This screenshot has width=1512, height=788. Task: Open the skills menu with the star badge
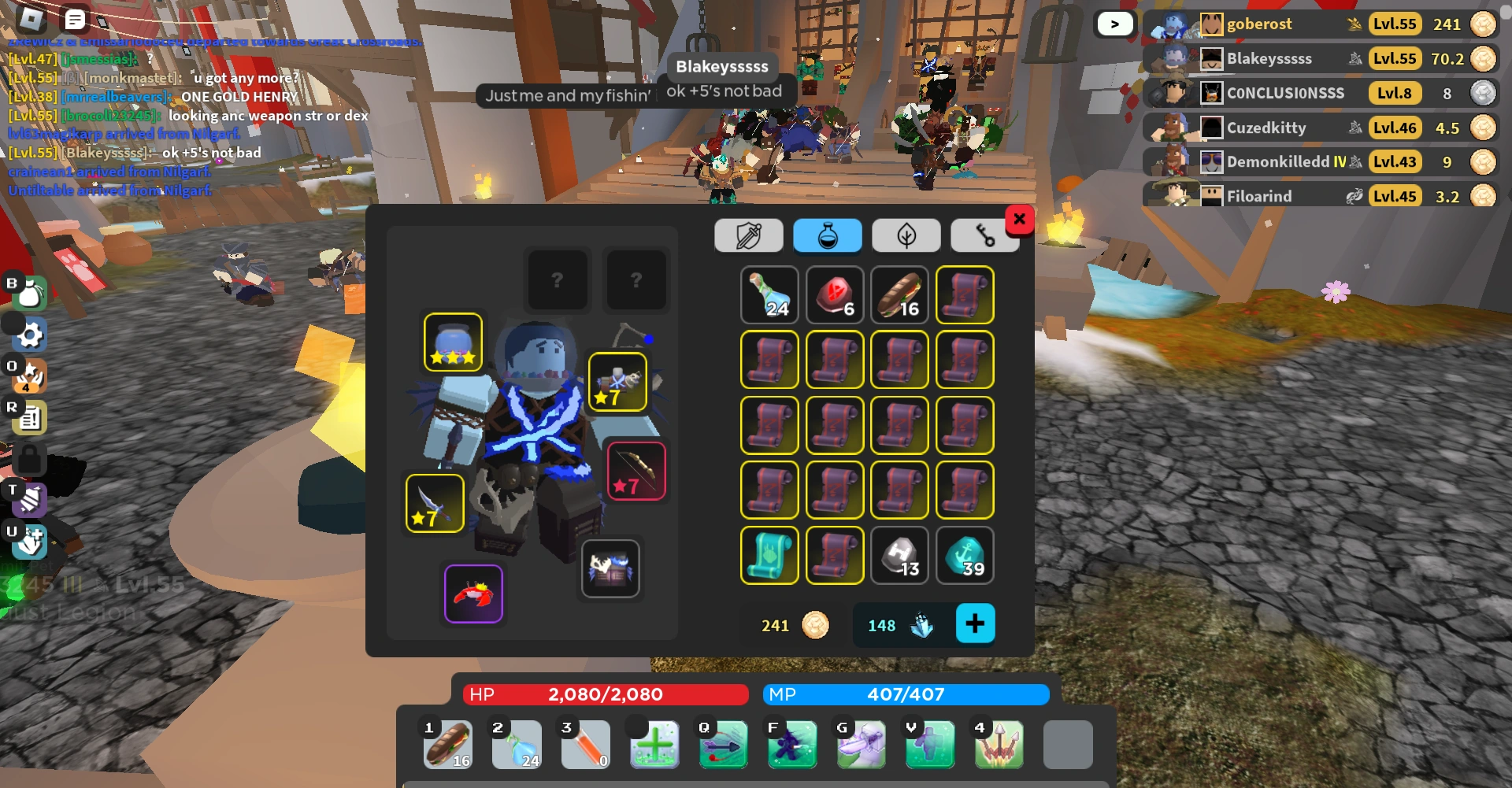29,376
